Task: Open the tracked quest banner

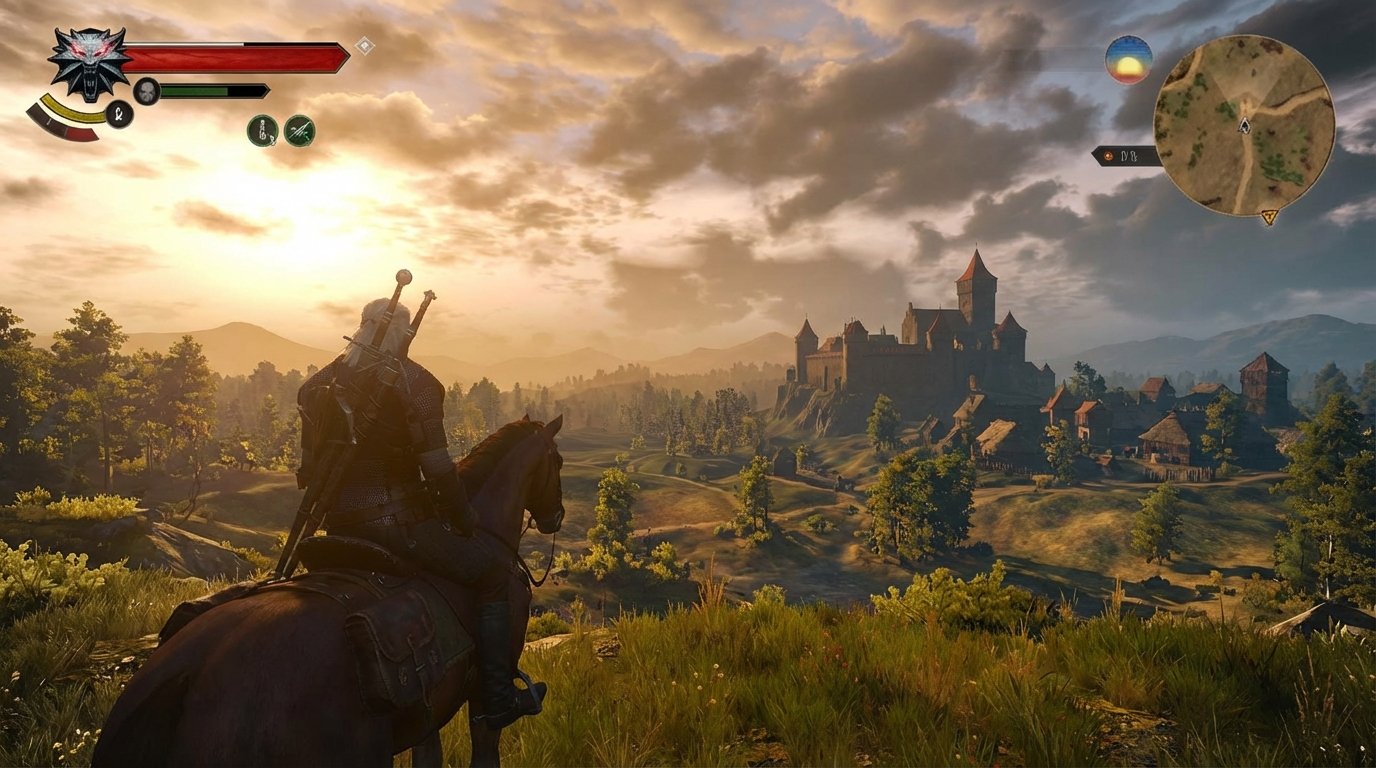Action: tap(1125, 155)
